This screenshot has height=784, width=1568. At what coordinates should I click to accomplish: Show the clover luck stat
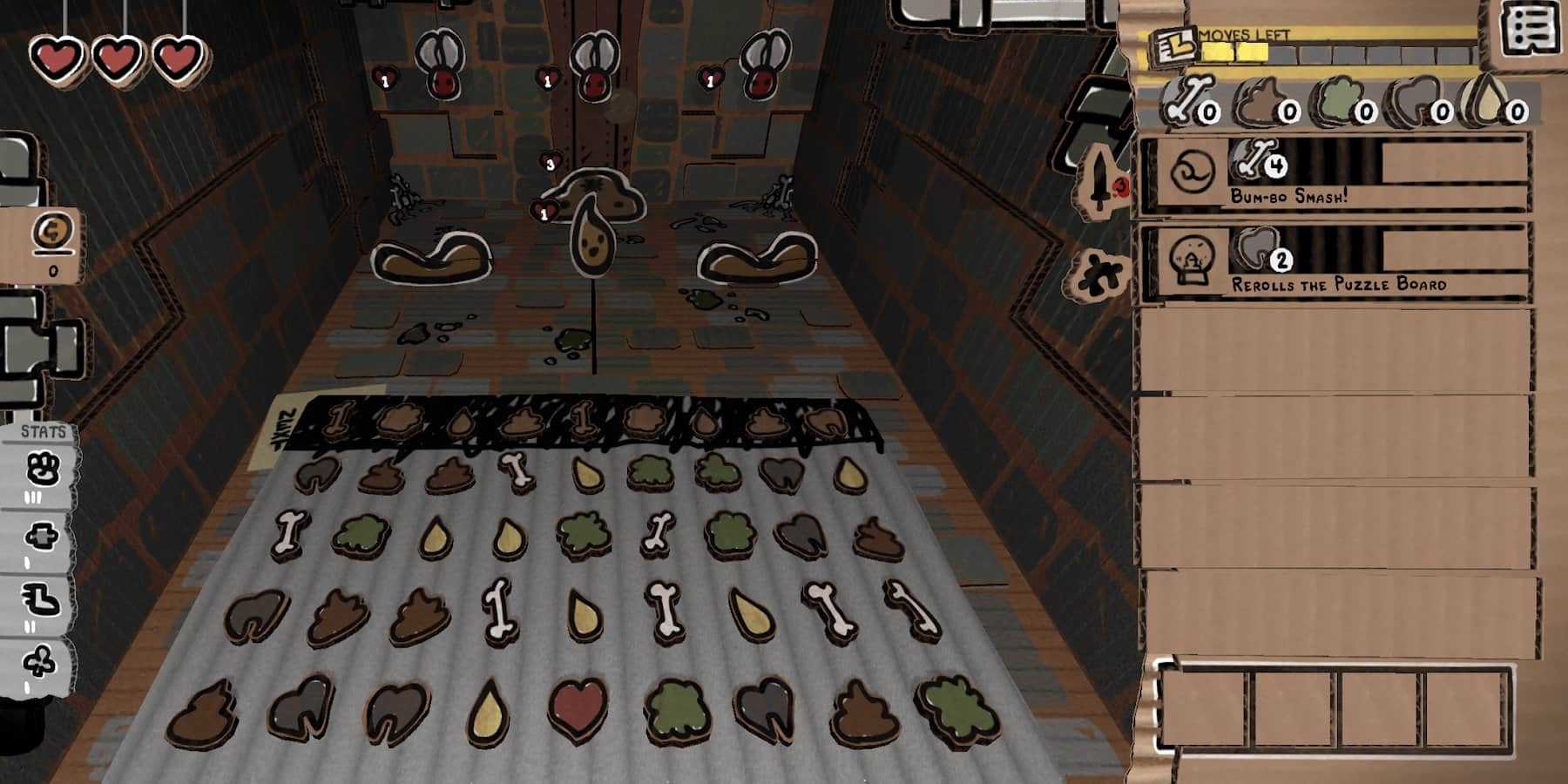tap(40, 662)
